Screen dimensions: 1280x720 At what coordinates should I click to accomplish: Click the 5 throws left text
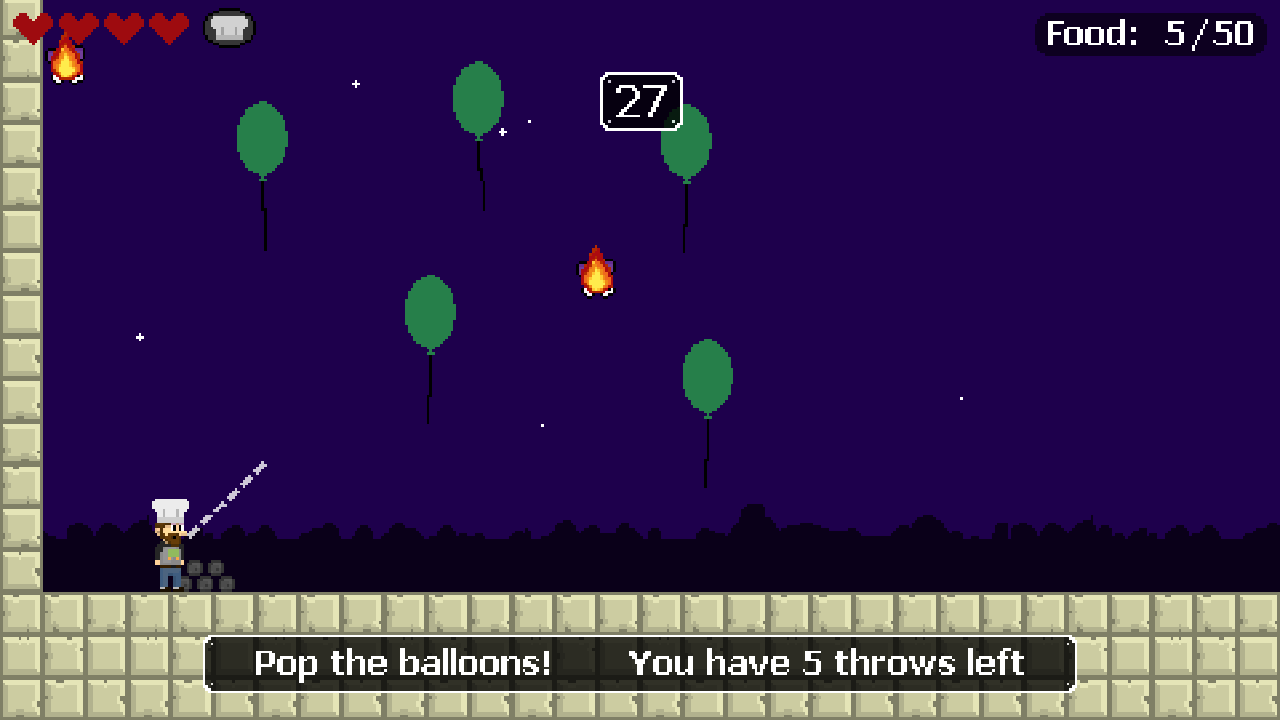[826, 663]
